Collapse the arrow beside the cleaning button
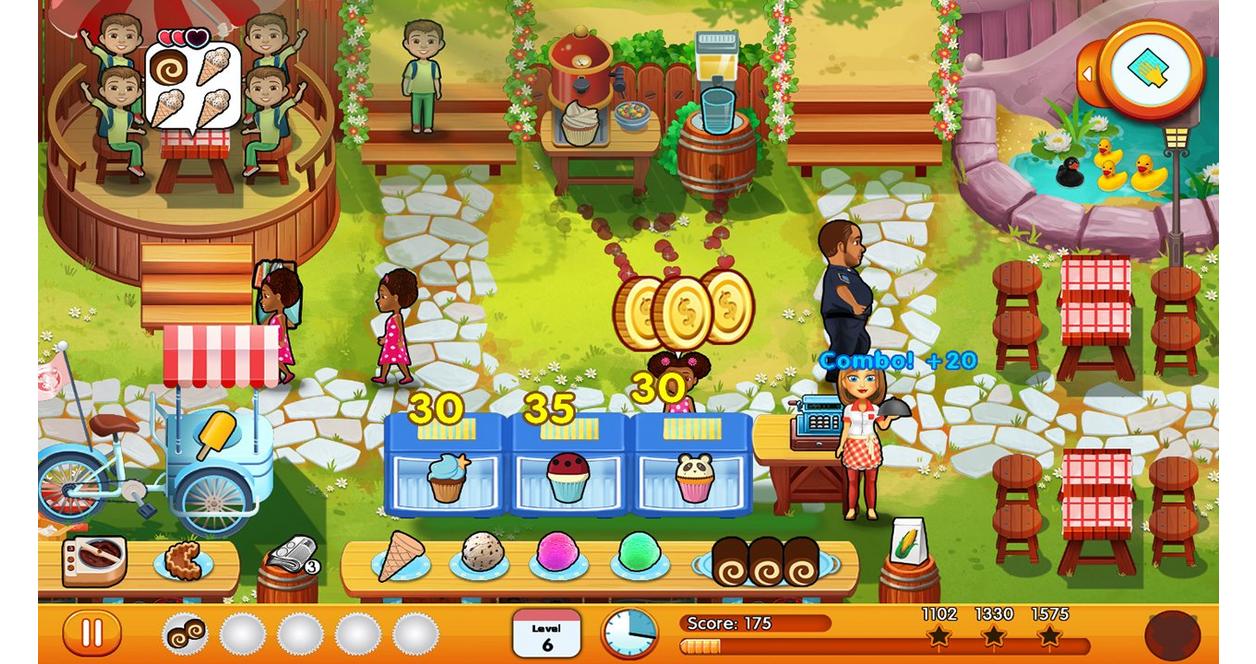 [x=1087, y=73]
